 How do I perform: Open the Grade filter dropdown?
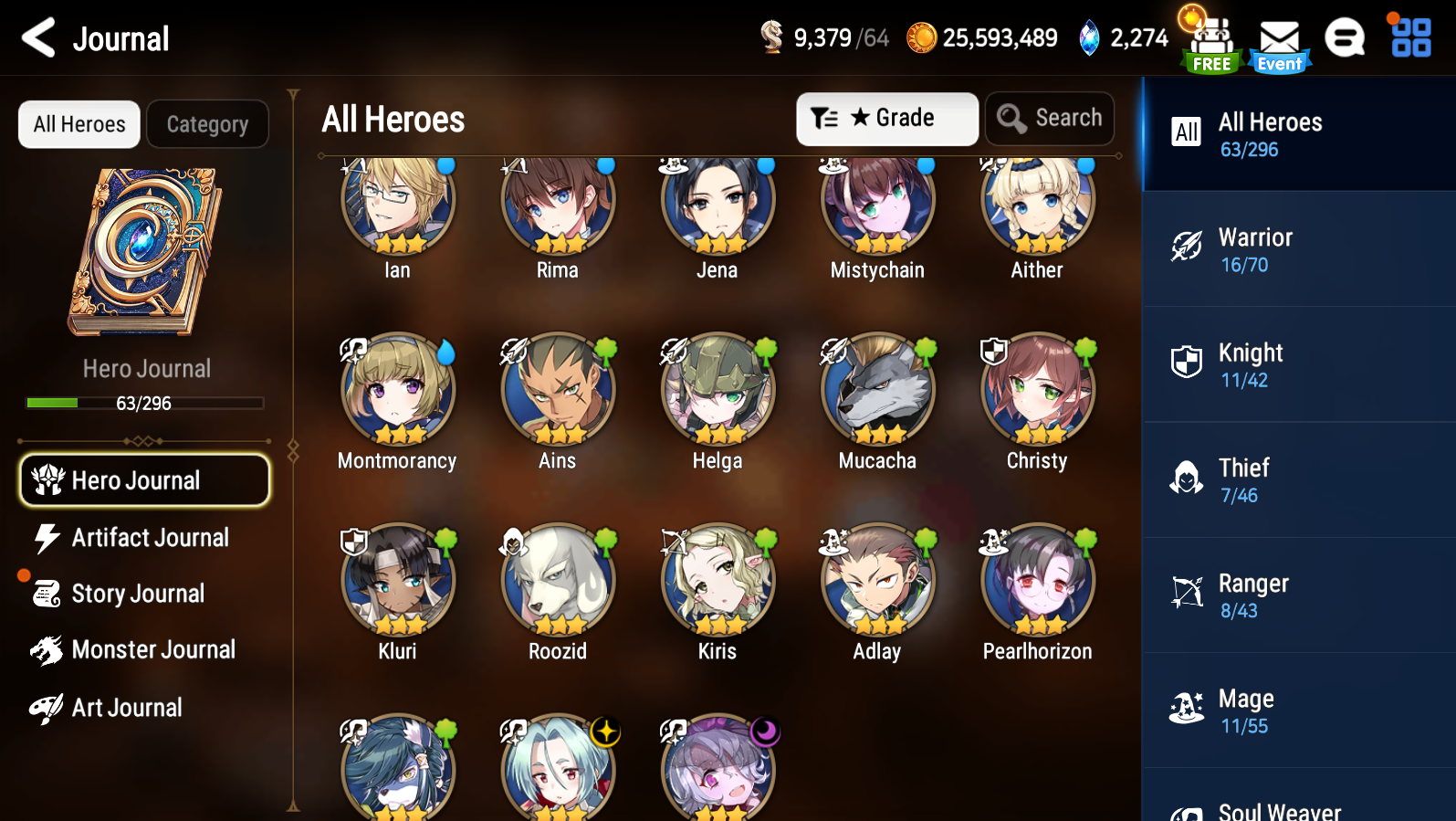click(x=886, y=118)
